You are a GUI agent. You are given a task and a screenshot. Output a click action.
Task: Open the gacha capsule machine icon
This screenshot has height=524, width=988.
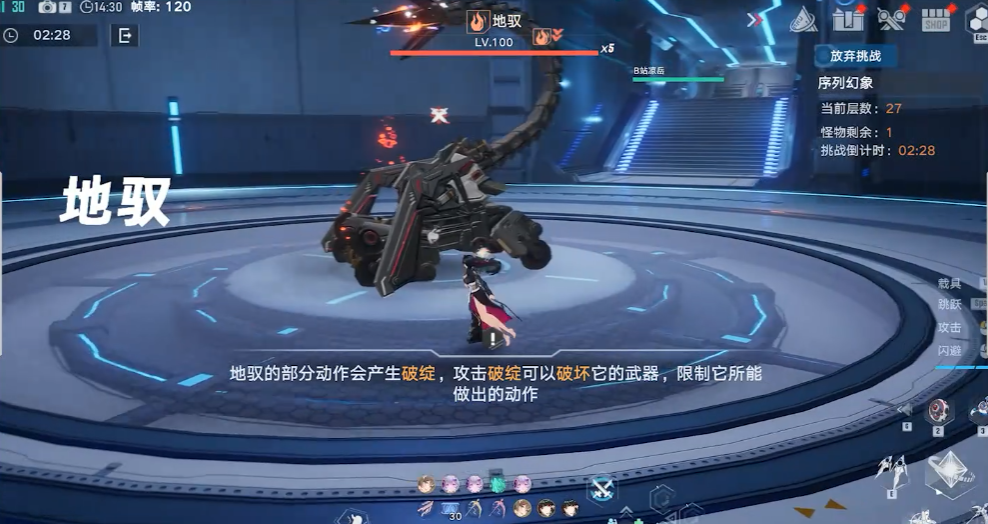(x=890, y=18)
